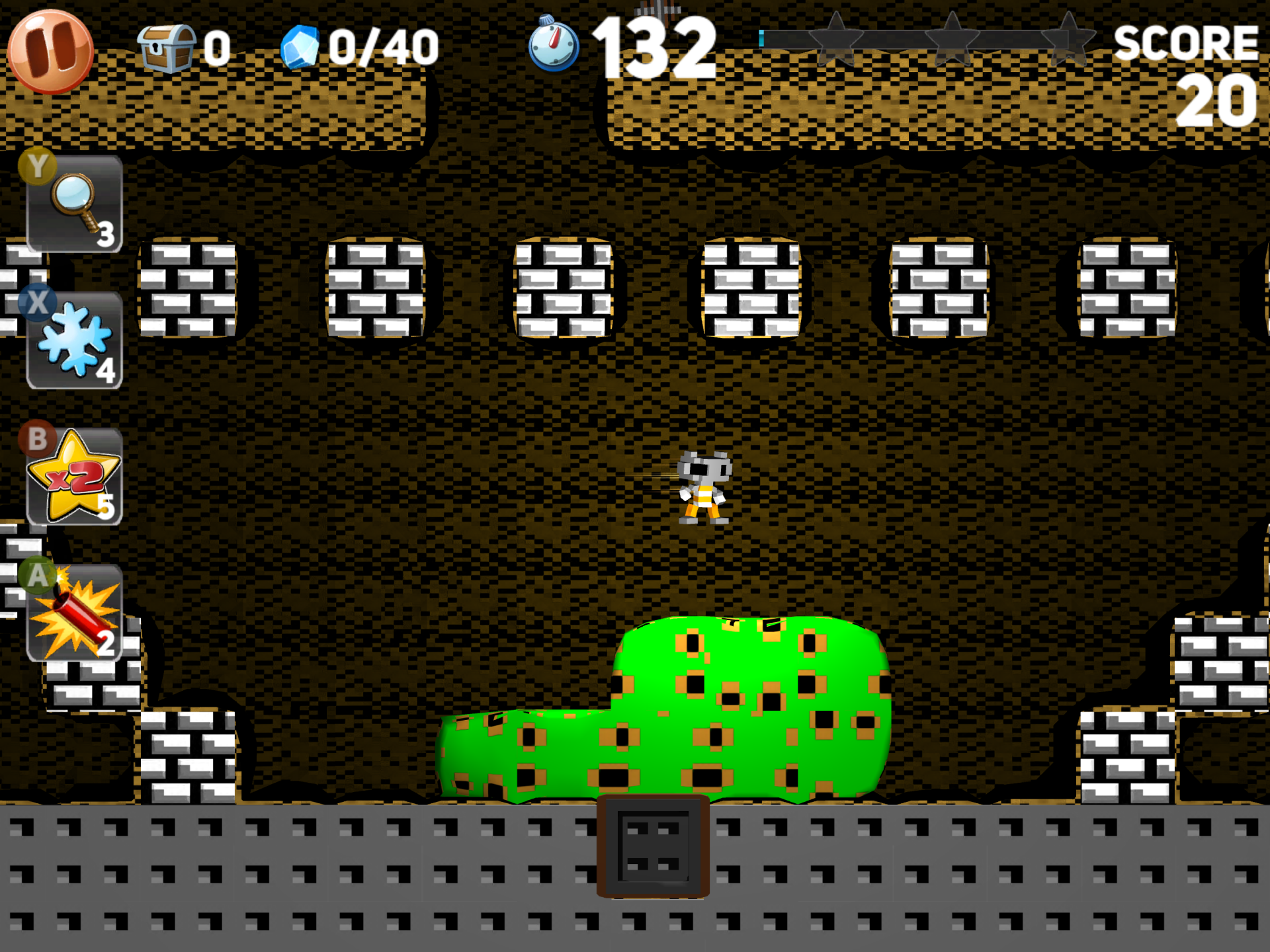The width and height of the screenshot is (1270, 952).
Task: Open the pause menu
Action: coord(52,52)
